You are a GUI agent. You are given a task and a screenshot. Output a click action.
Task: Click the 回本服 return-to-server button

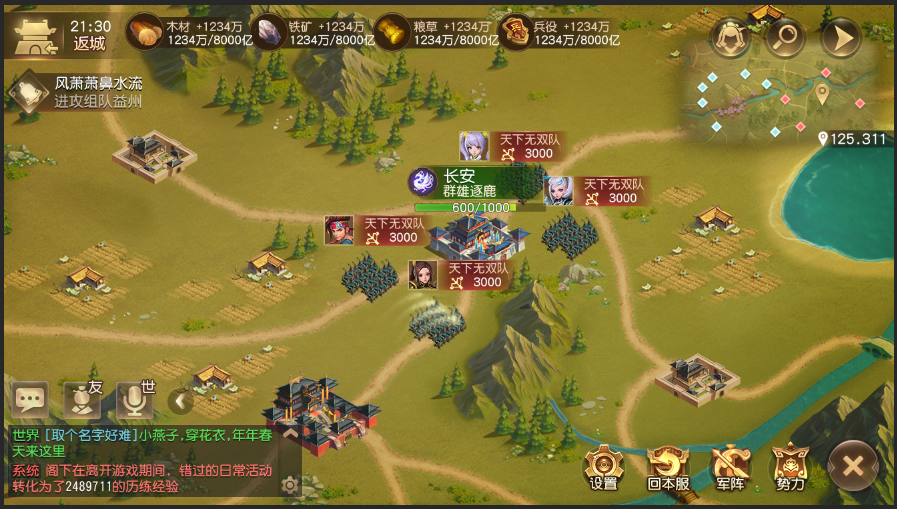click(x=667, y=467)
